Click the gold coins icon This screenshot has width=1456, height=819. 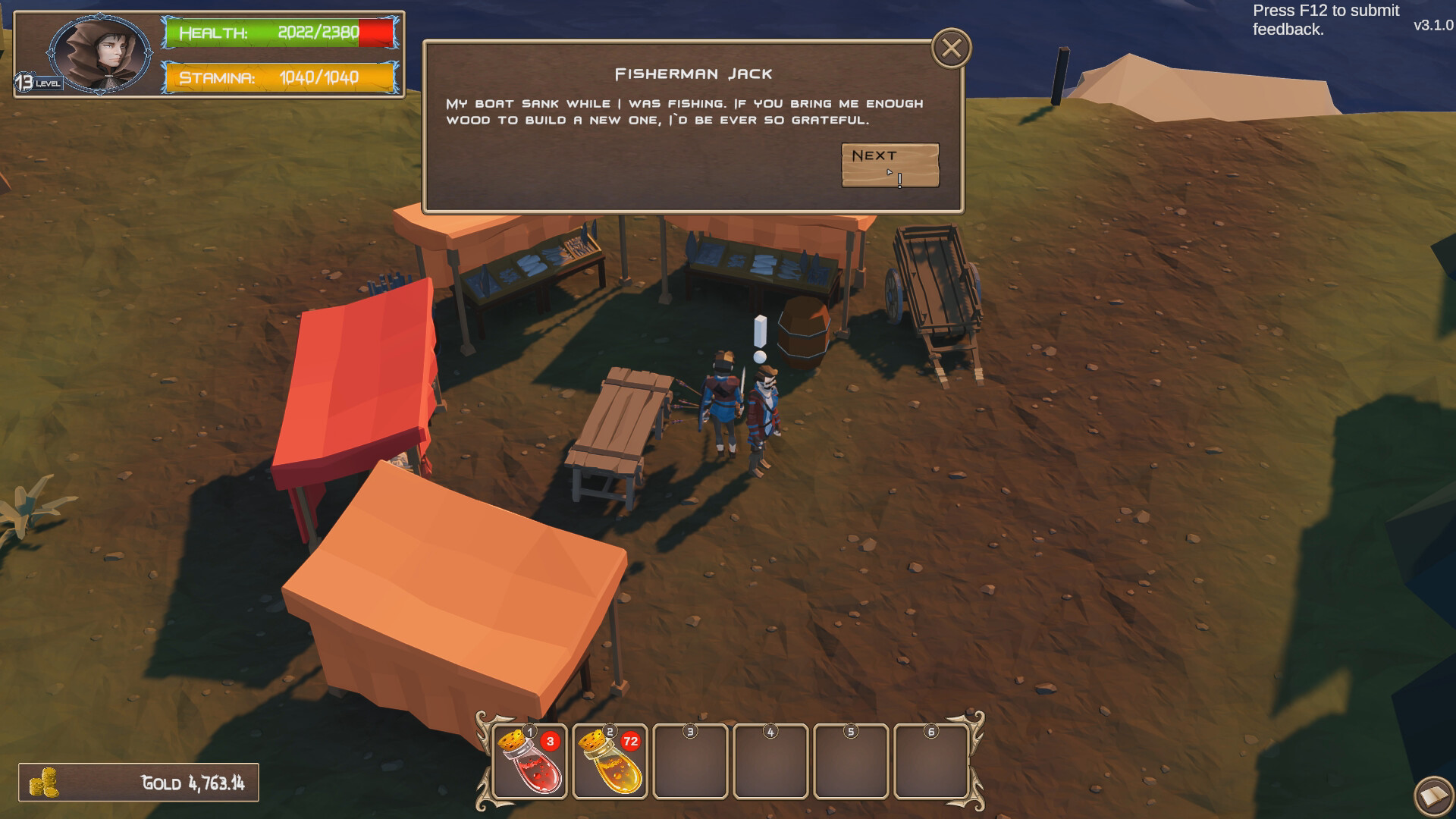point(45,782)
